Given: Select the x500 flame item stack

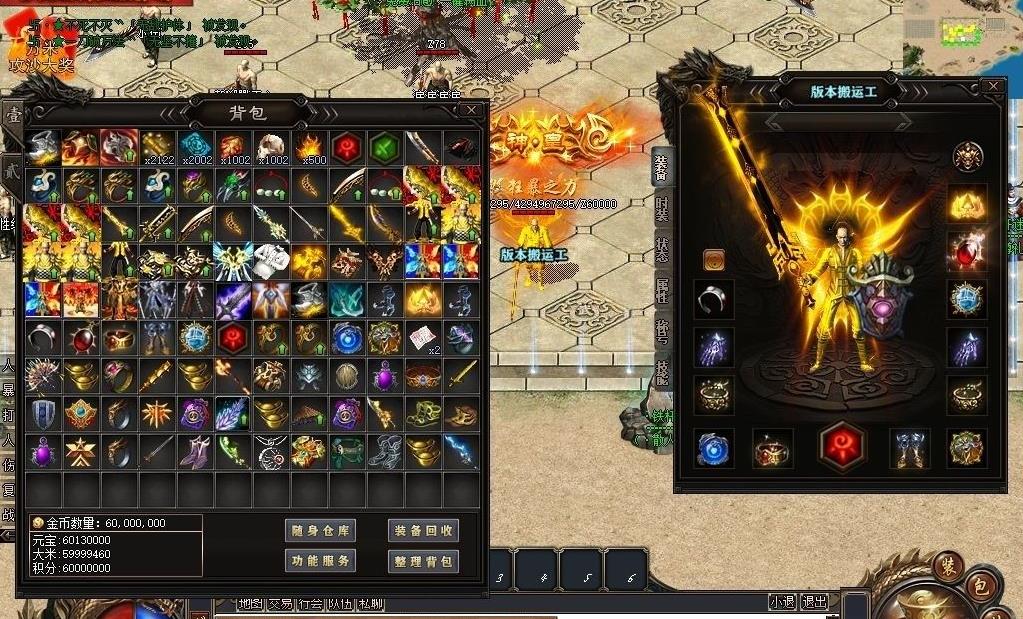Looking at the screenshot, I should click(x=308, y=147).
